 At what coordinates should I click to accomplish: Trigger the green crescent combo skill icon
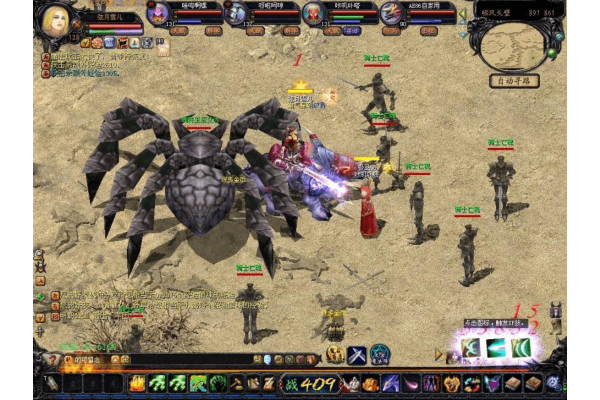520,348
